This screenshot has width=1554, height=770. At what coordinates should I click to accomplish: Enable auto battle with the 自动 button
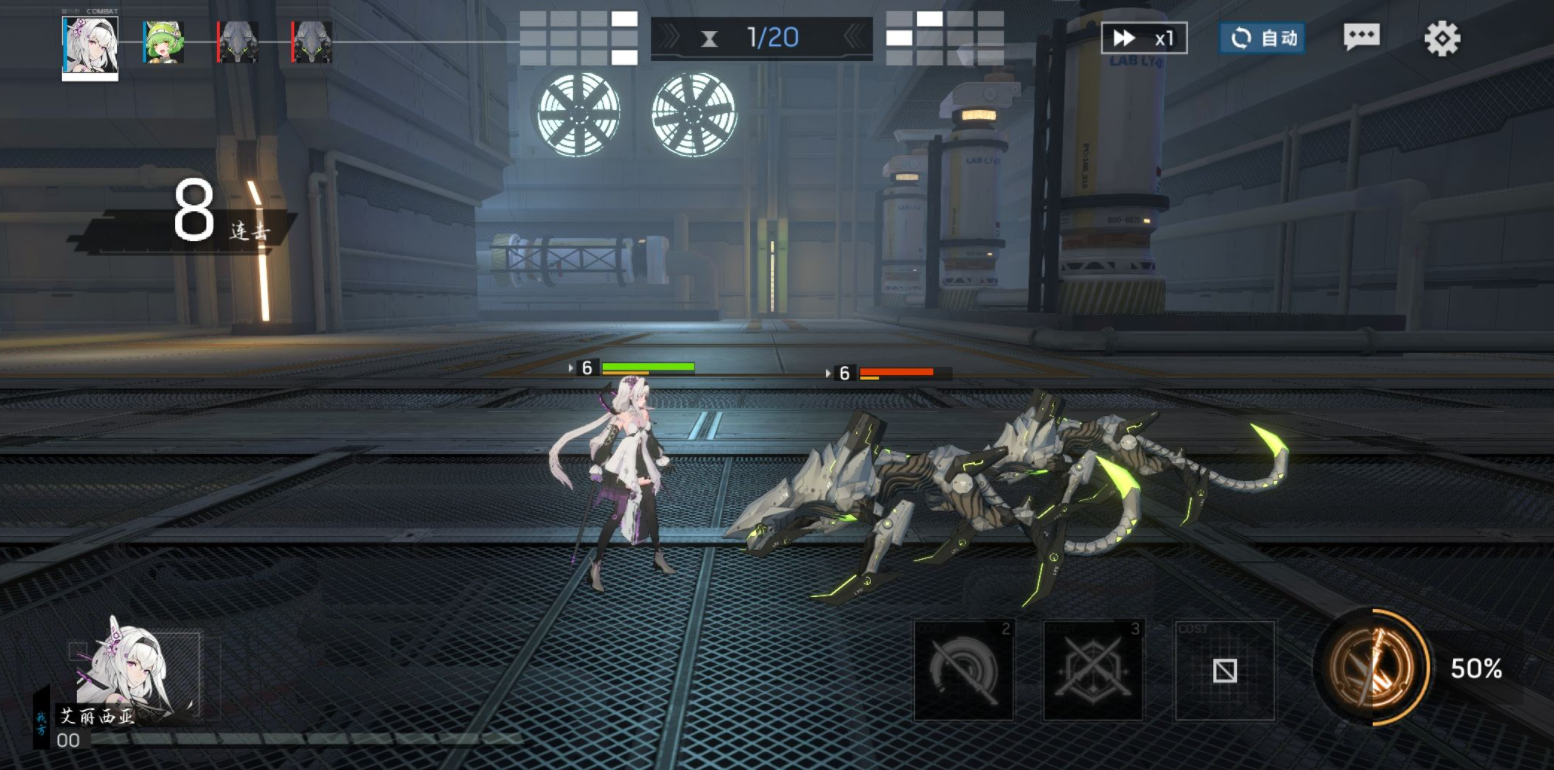pyautogui.click(x=1262, y=38)
